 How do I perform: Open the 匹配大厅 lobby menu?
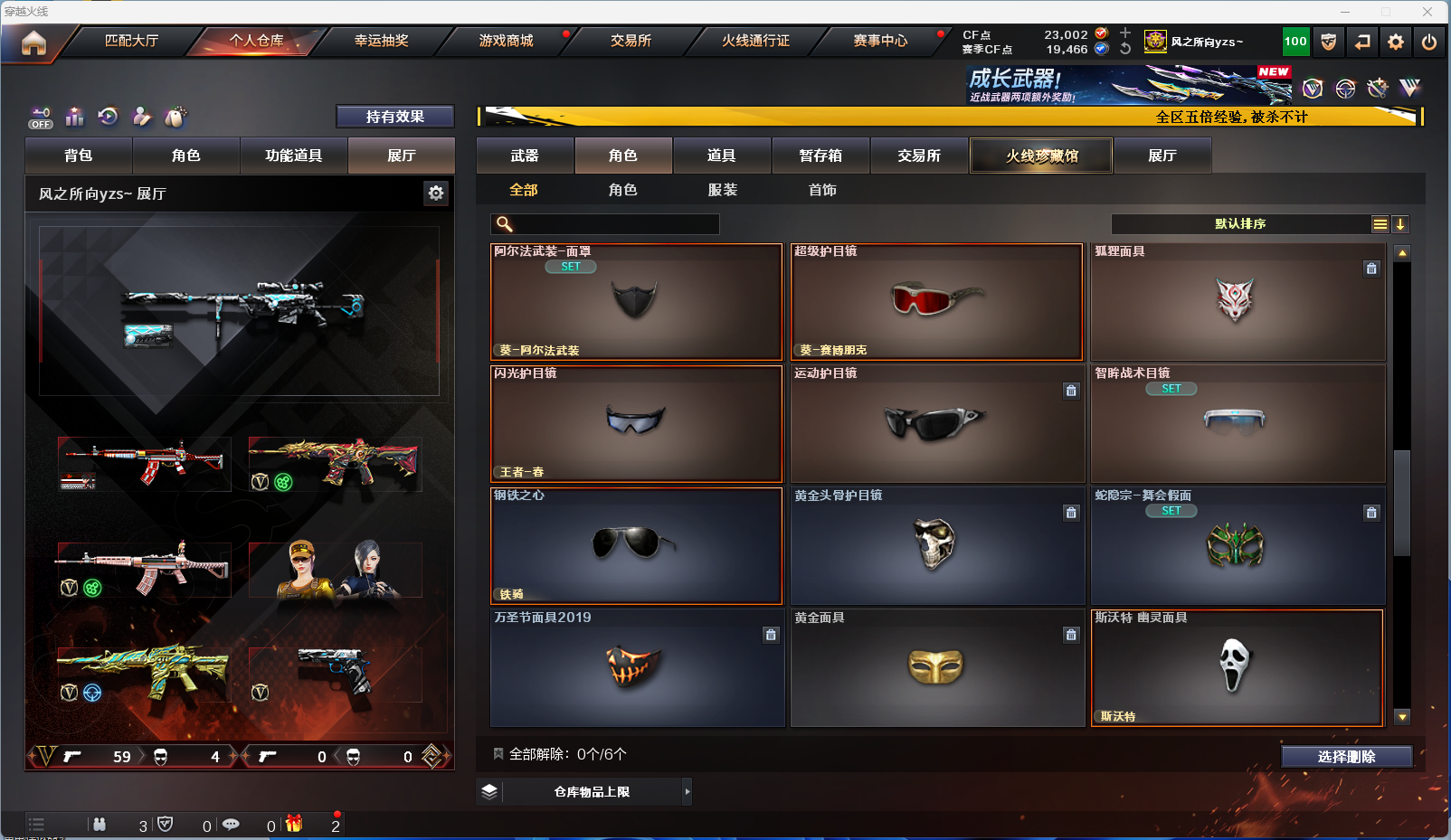131,41
